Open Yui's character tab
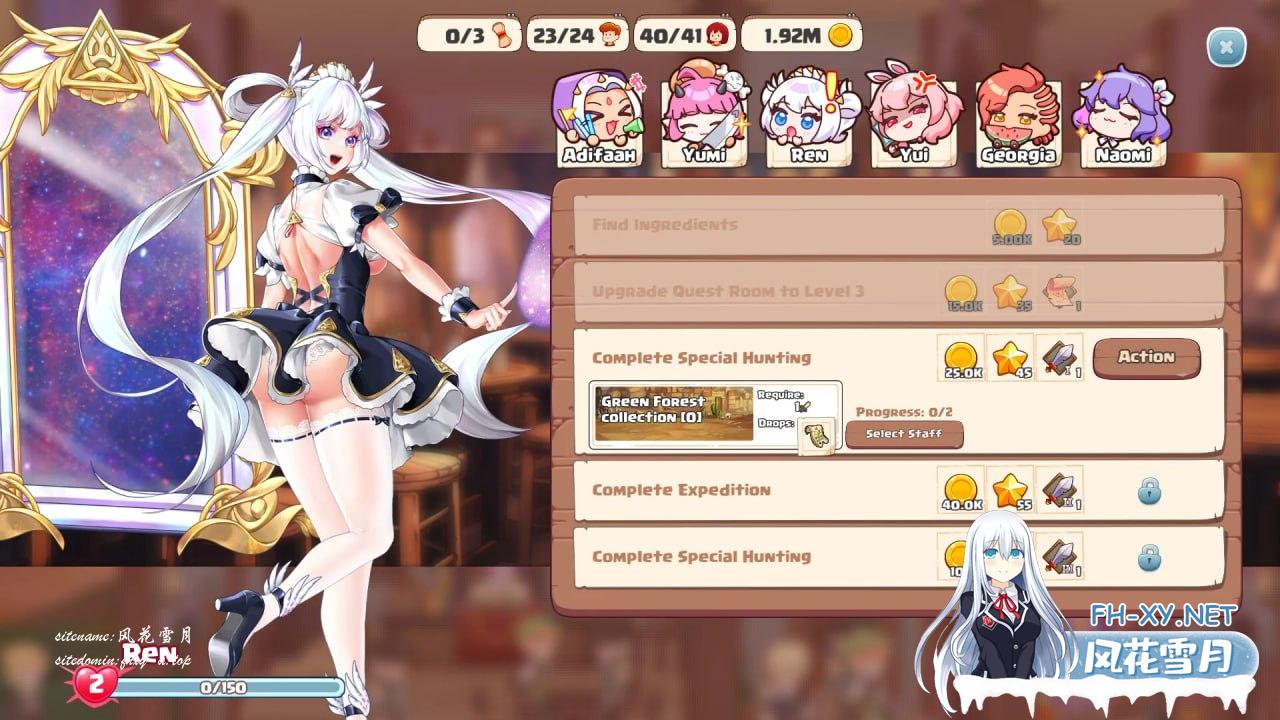Image resolution: width=1280 pixels, height=720 pixels. pyautogui.click(x=913, y=120)
